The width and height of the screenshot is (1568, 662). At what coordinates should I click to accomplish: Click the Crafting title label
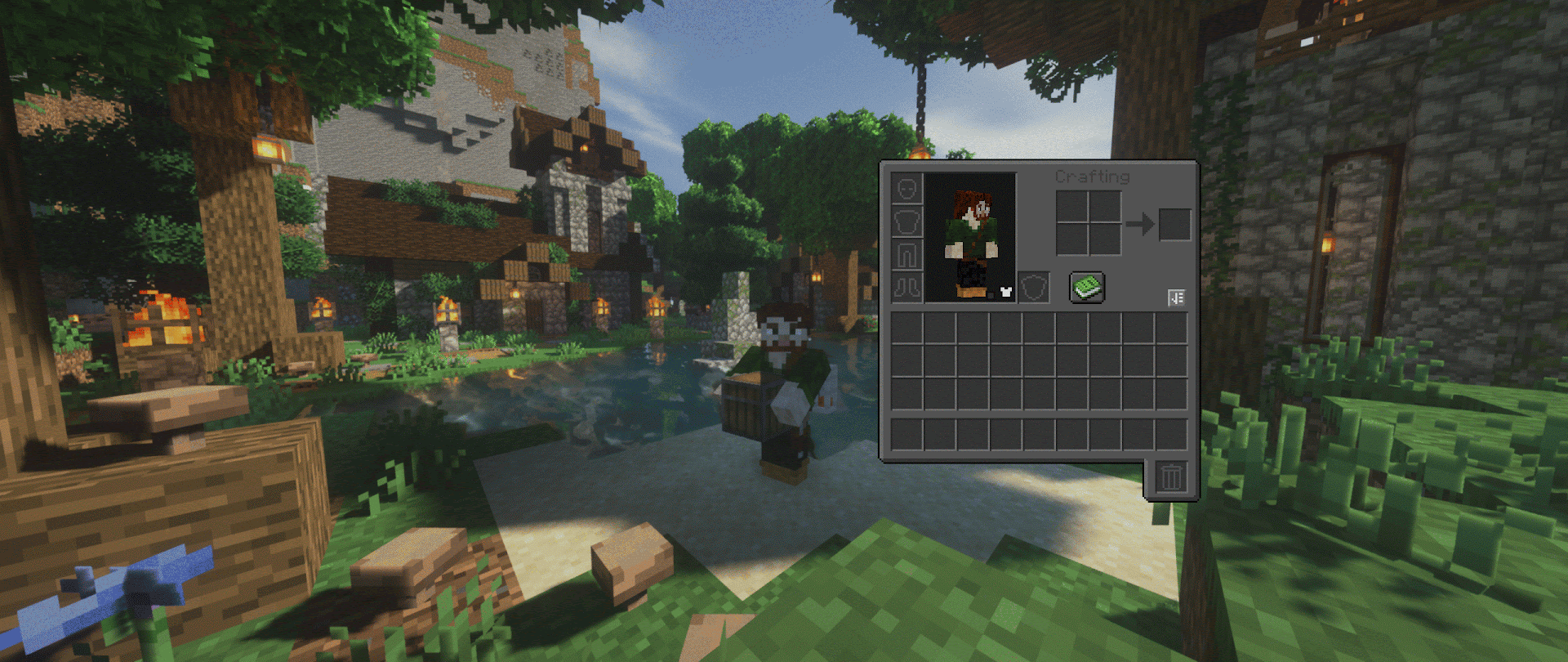1093,177
